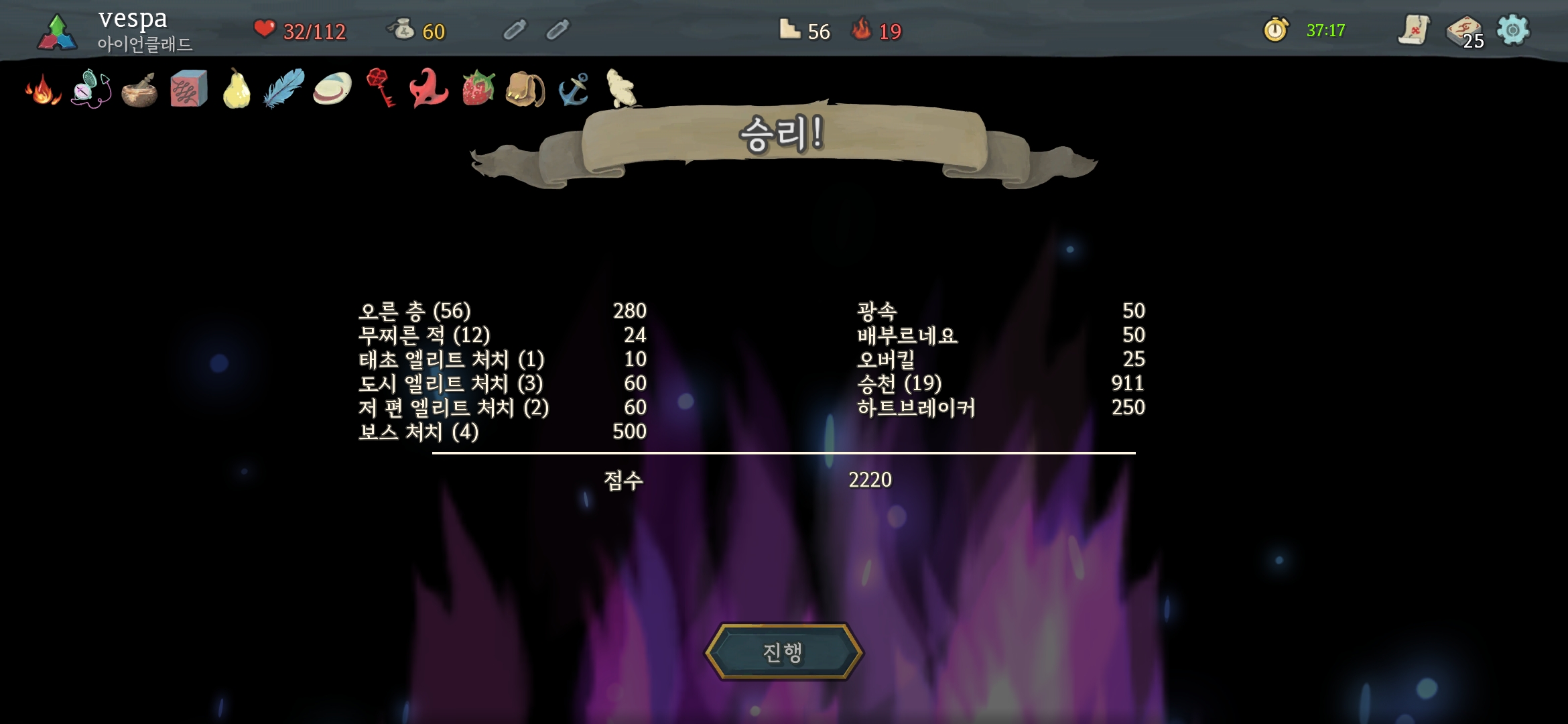Select the first empty potion slot
Viewport: 1568px width, 724px height.
(515, 30)
